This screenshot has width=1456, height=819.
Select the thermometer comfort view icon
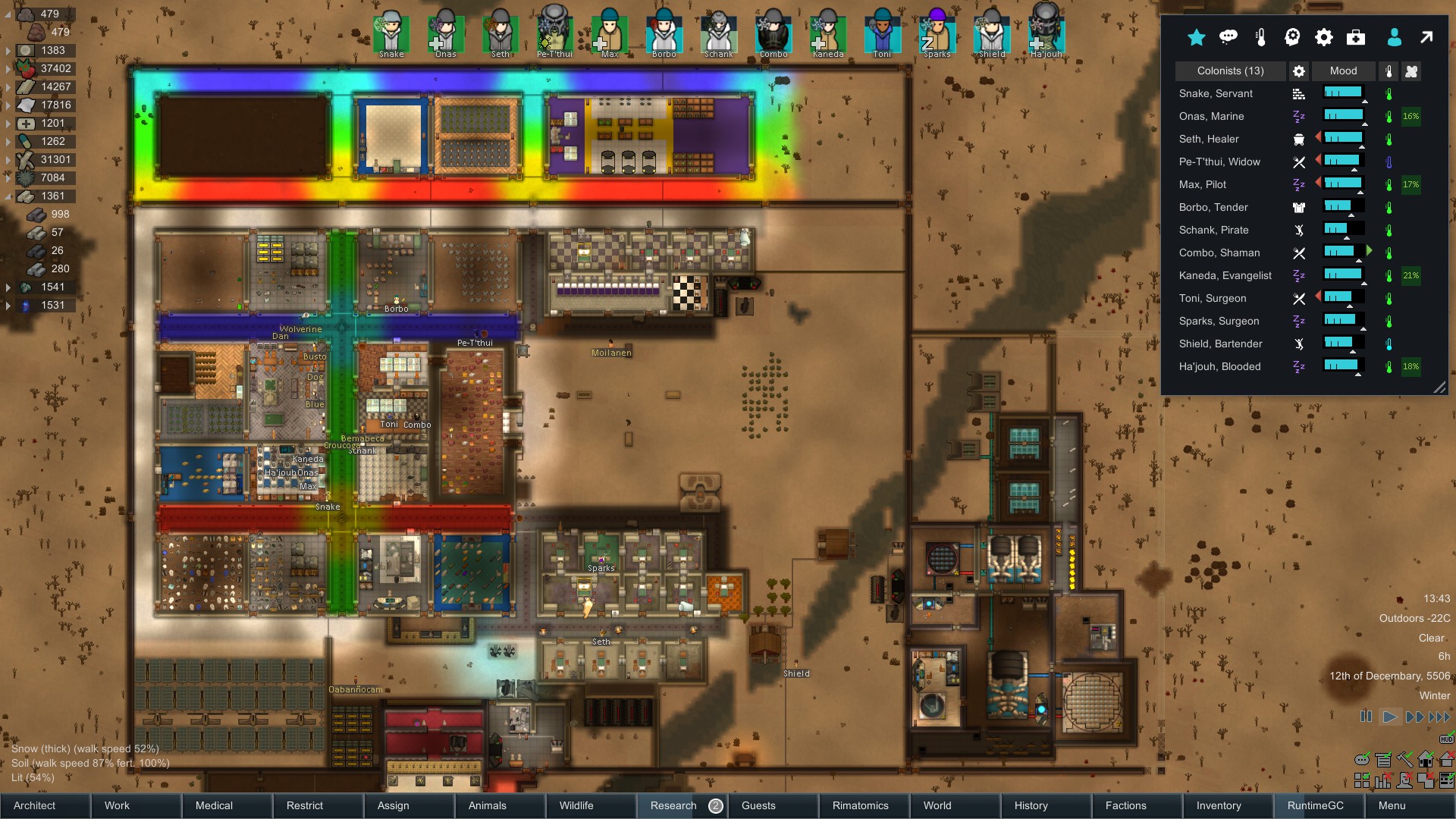coord(1261,37)
